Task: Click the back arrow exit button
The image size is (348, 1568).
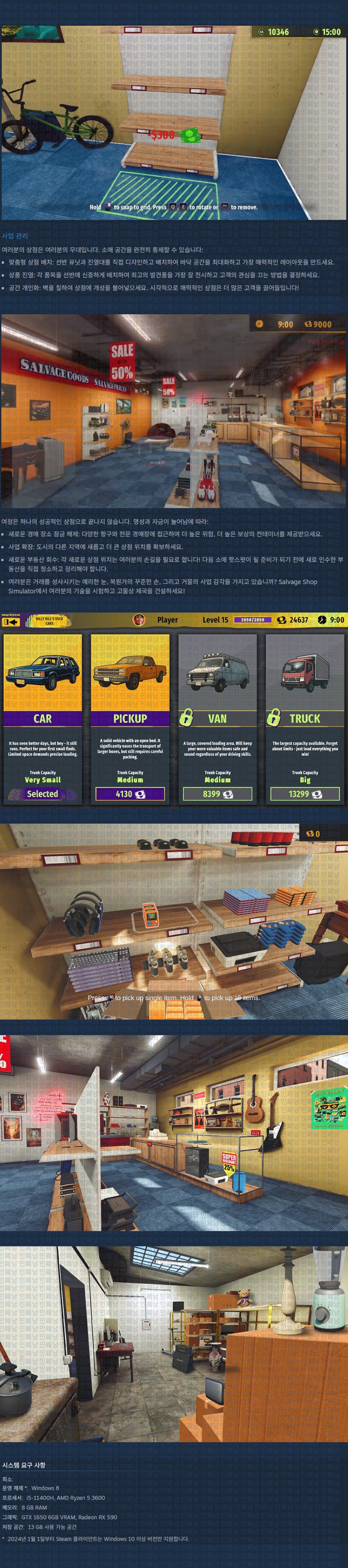Action: click(11, 621)
